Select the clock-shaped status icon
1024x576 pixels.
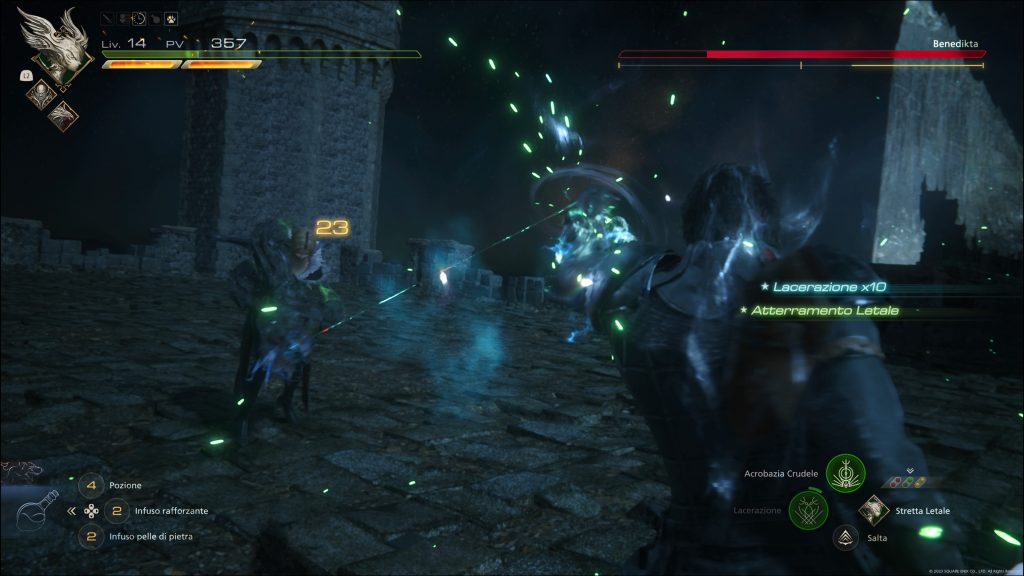click(138, 18)
